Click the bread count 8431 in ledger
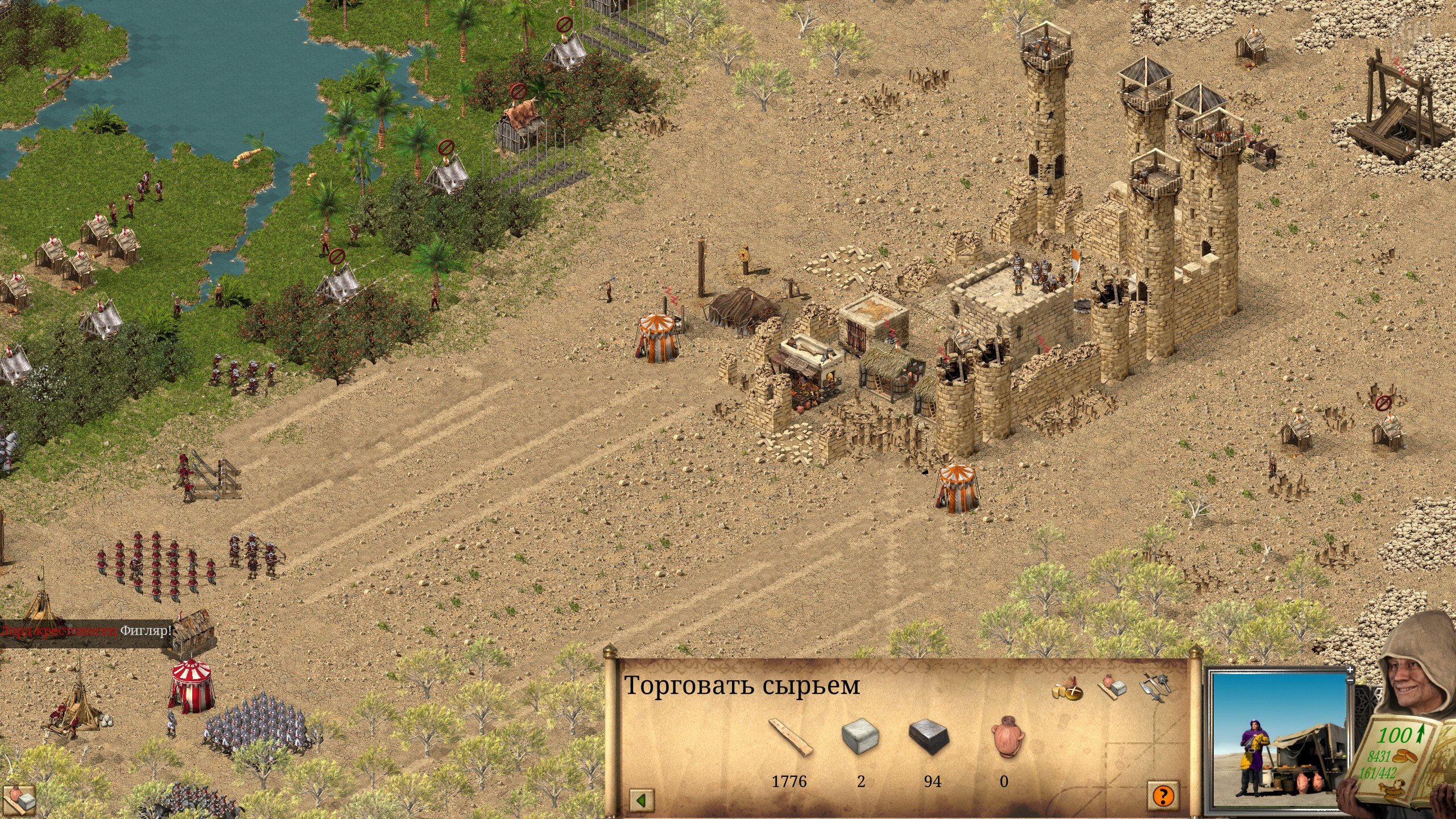 [x=1379, y=756]
